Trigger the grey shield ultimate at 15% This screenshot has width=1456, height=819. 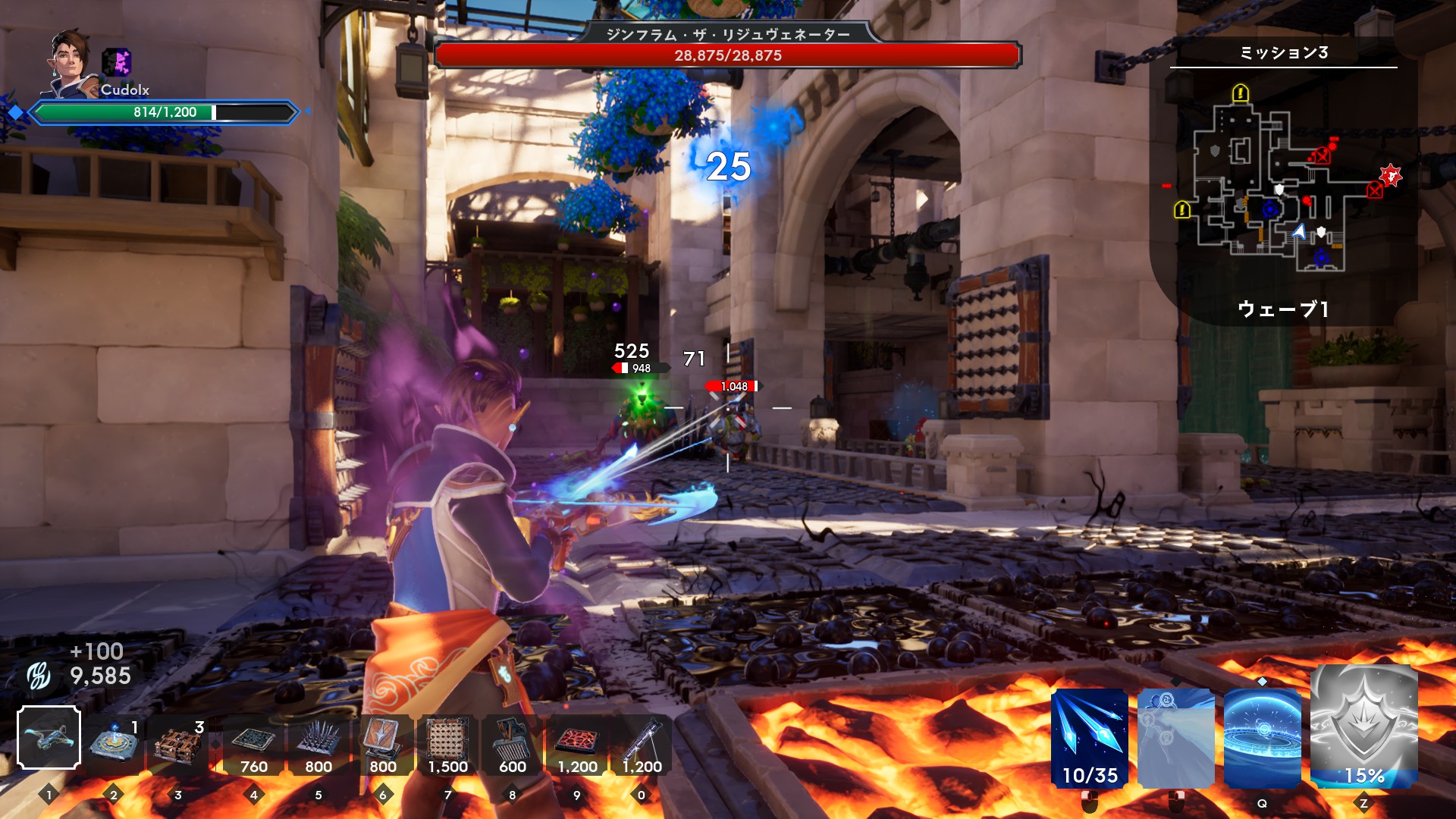[x=1363, y=728]
